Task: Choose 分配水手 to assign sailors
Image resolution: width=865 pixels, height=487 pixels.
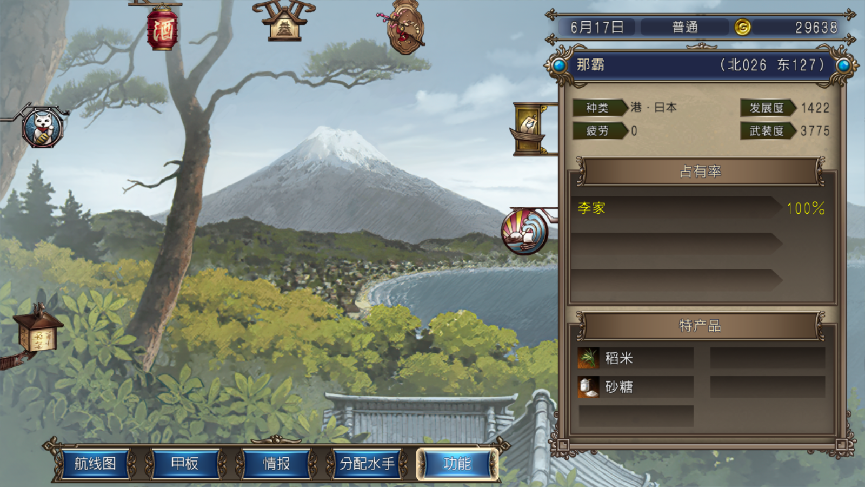Action: [x=367, y=464]
